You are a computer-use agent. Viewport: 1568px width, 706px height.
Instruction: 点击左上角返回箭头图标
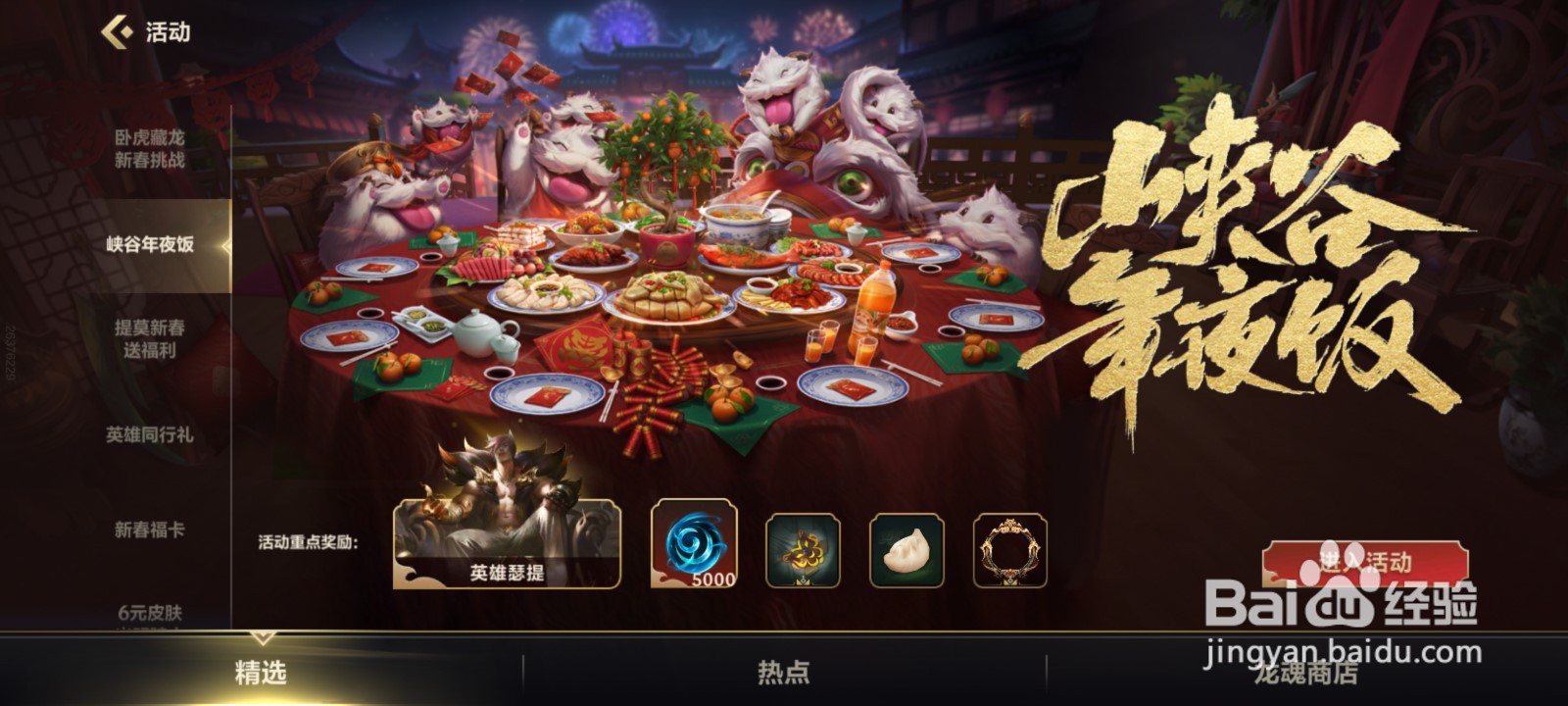pyautogui.click(x=118, y=31)
